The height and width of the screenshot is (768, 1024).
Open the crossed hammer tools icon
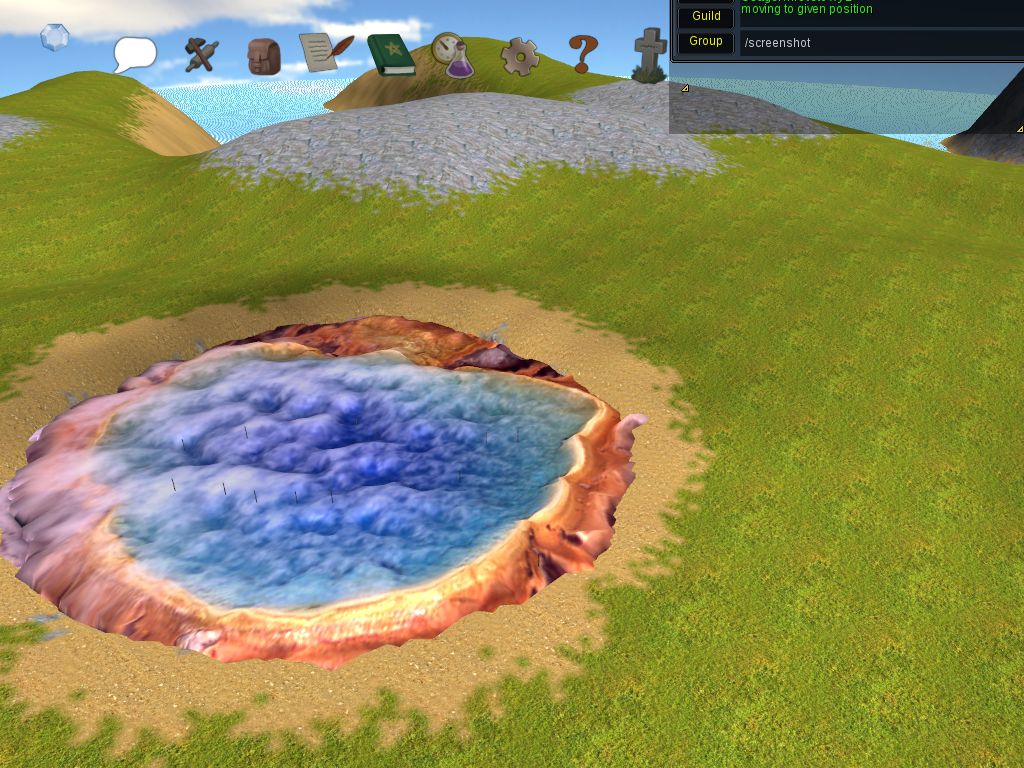click(201, 54)
